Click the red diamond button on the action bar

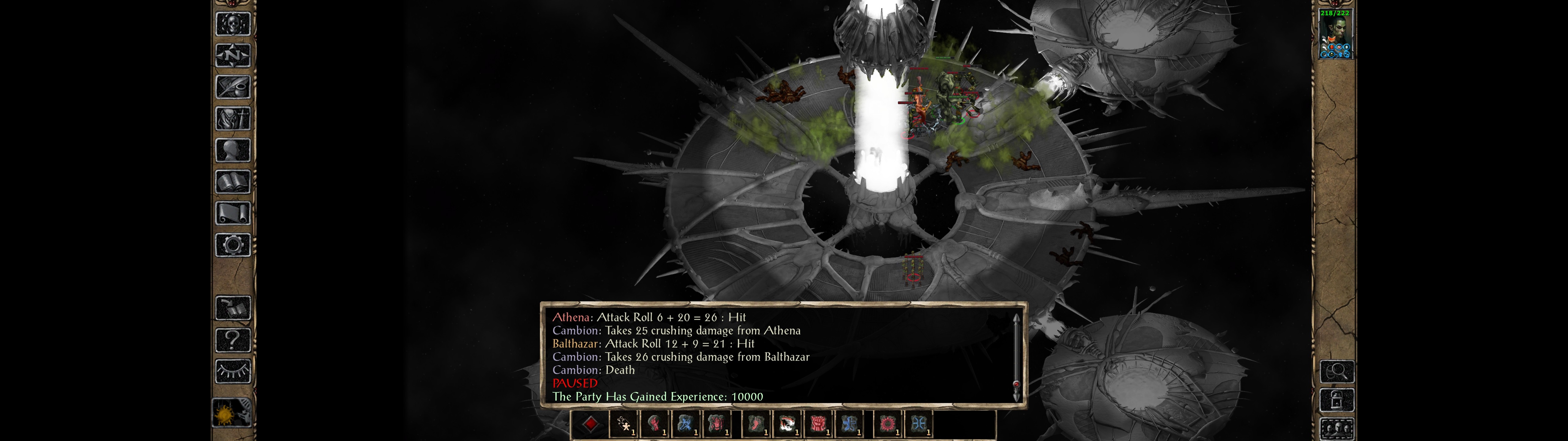590,424
